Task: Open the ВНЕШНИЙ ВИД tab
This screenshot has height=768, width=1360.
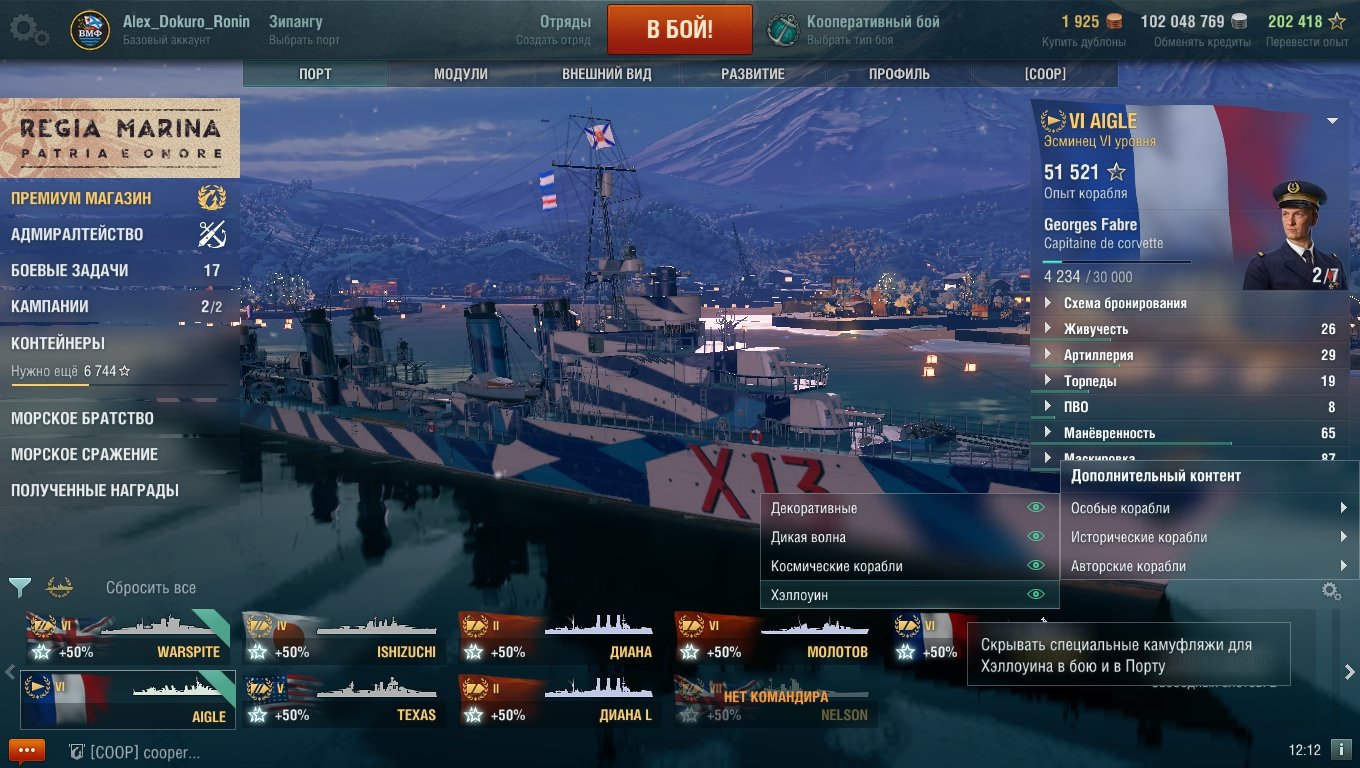Action: (x=607, y=74)
